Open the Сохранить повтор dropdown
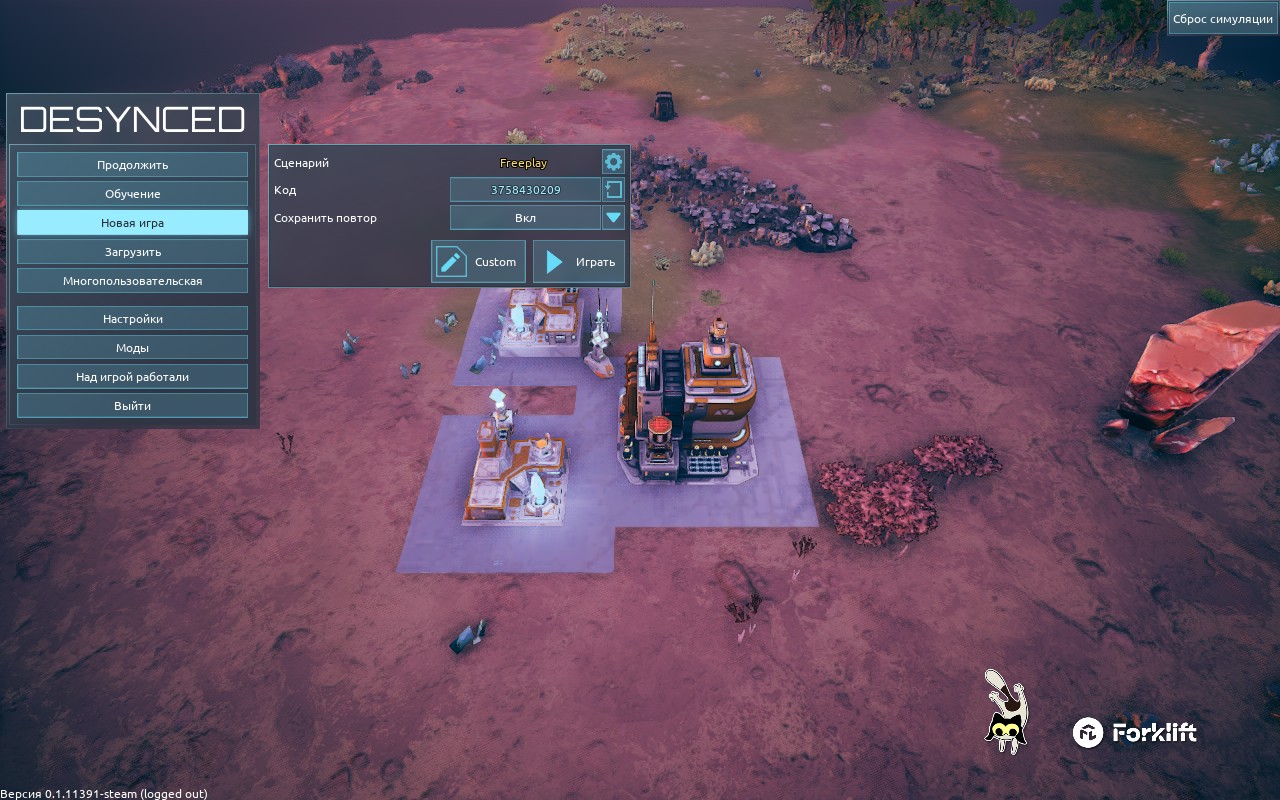The image size is (1280, 800). pyautogui.click(x=613, y=218)
